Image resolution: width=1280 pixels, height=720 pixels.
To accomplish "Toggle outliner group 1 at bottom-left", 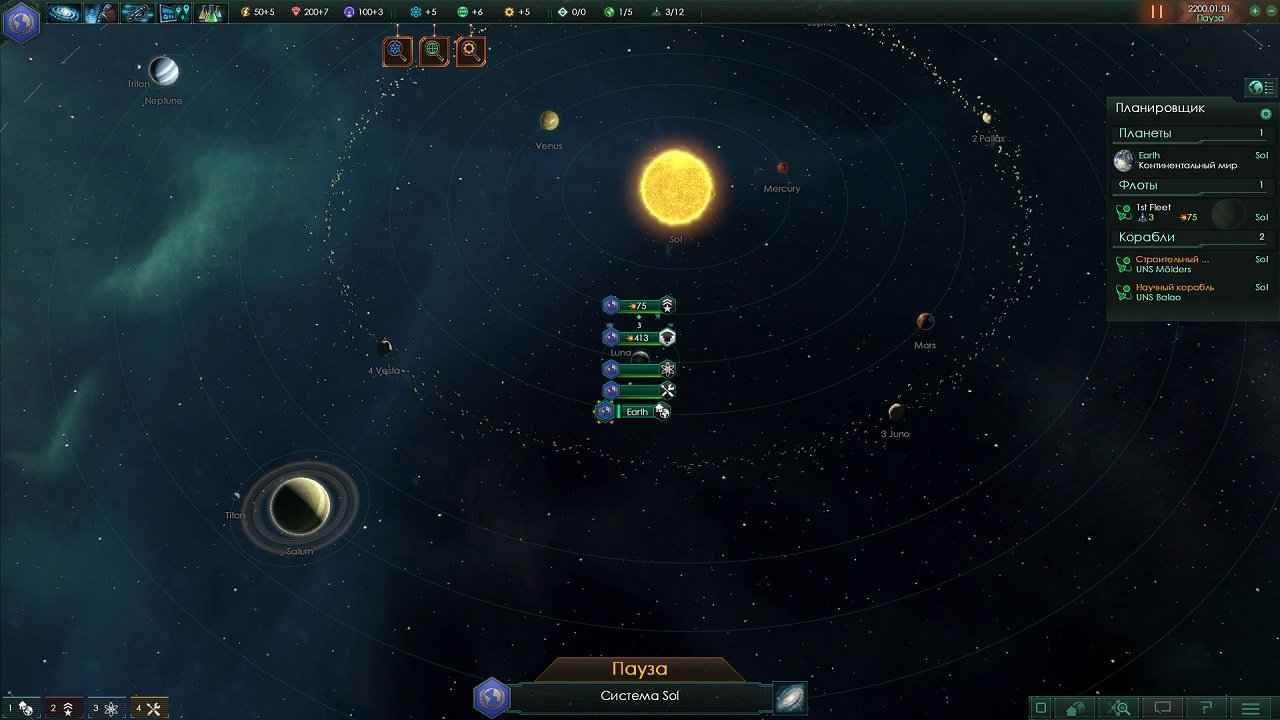I will [x=20, y=708].
